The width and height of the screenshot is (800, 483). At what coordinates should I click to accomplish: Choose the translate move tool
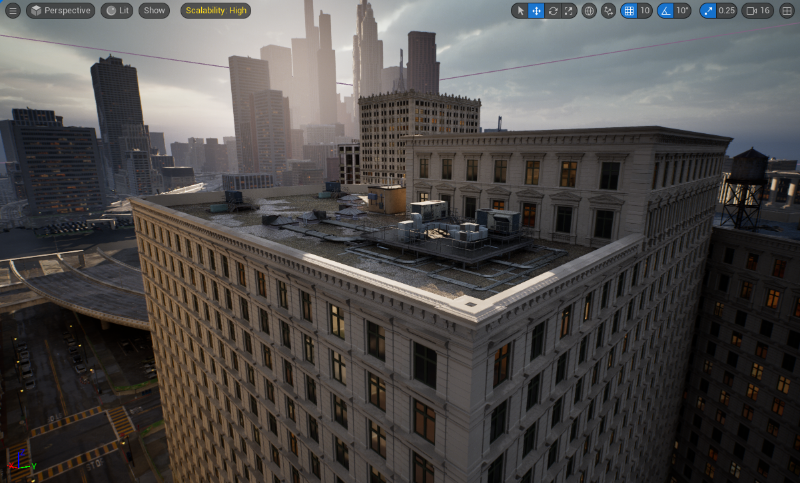point(536,11)
